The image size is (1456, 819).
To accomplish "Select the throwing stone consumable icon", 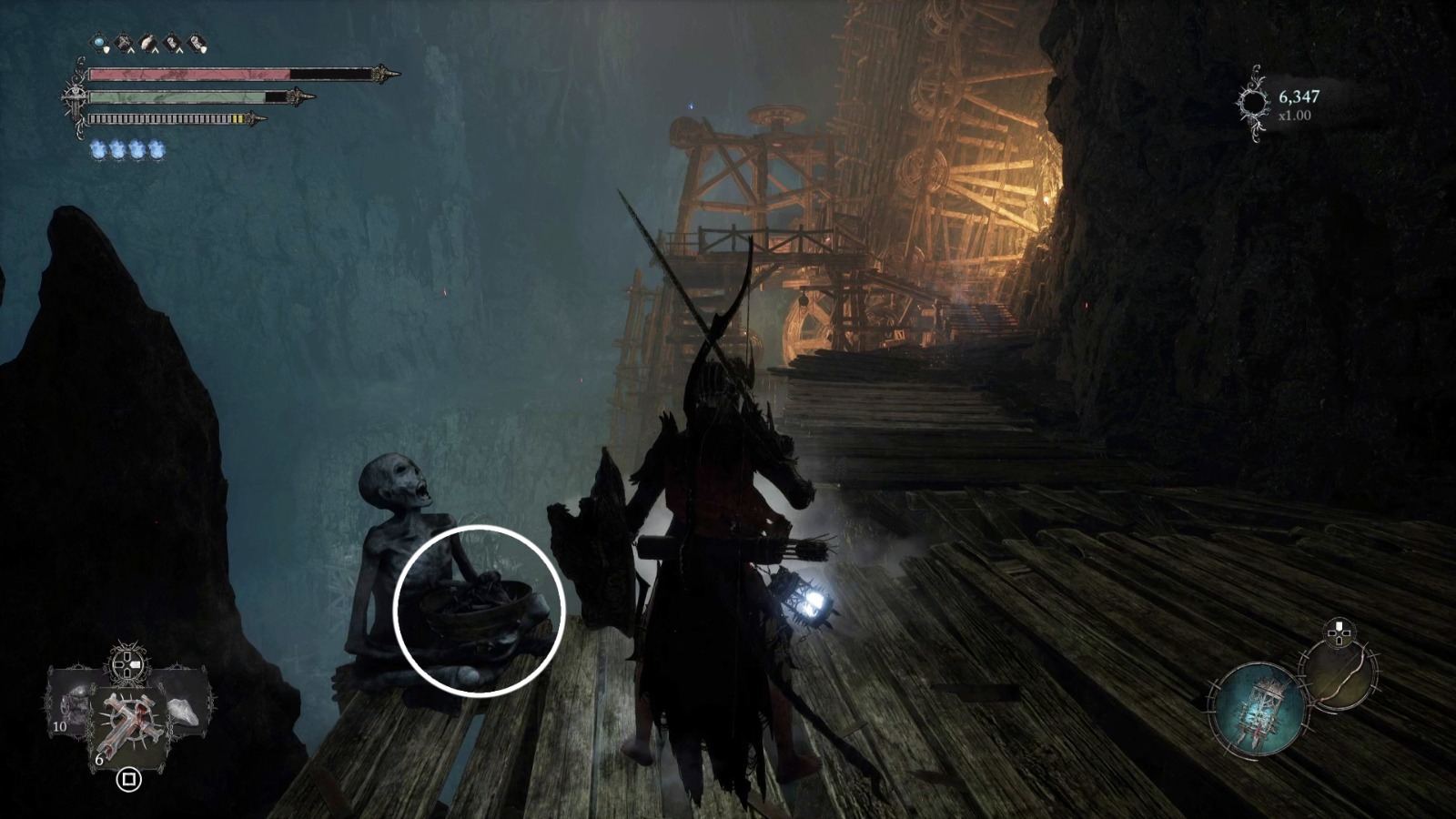I will coord(182,712).
